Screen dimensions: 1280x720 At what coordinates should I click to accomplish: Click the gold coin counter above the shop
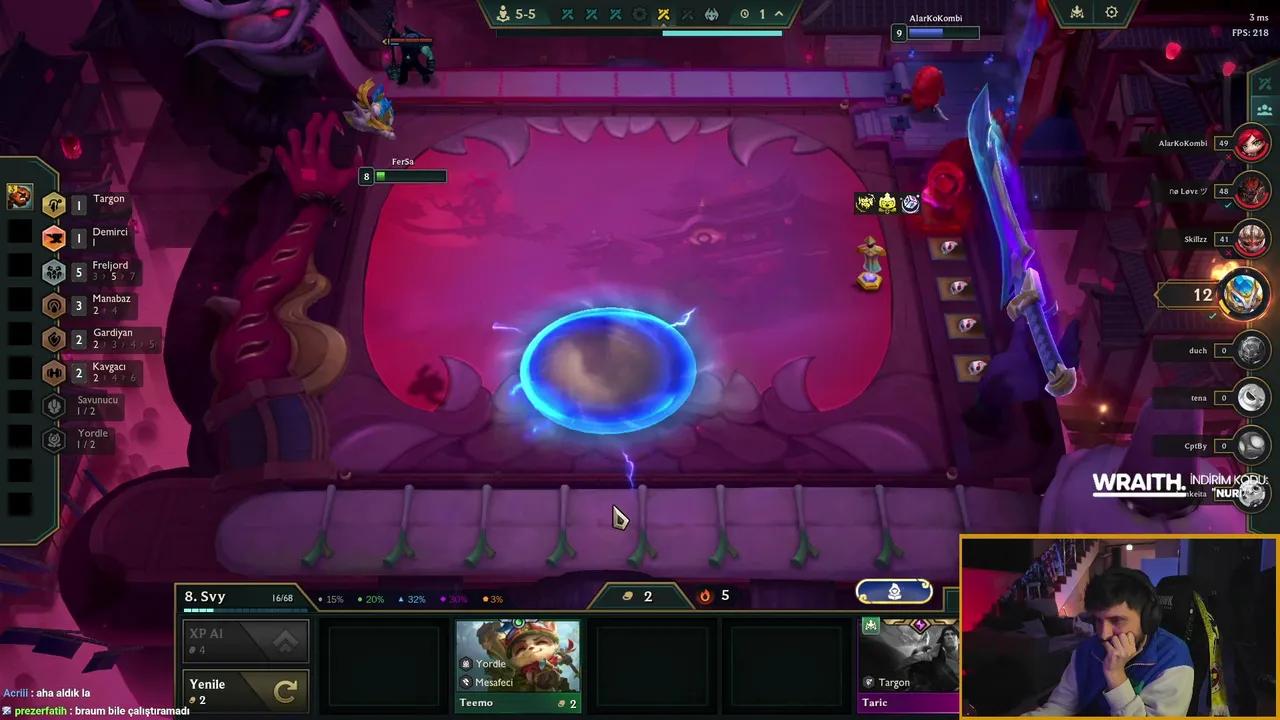pyautogui.click(x=640, y=596)
